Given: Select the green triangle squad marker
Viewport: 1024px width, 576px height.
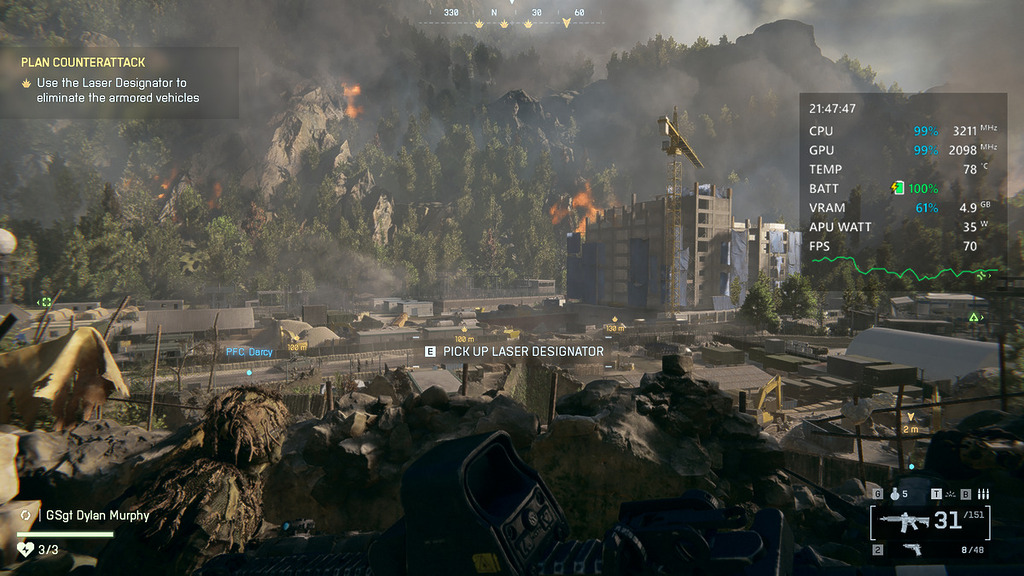Looking at the screenshot, I should coord(973,317).
